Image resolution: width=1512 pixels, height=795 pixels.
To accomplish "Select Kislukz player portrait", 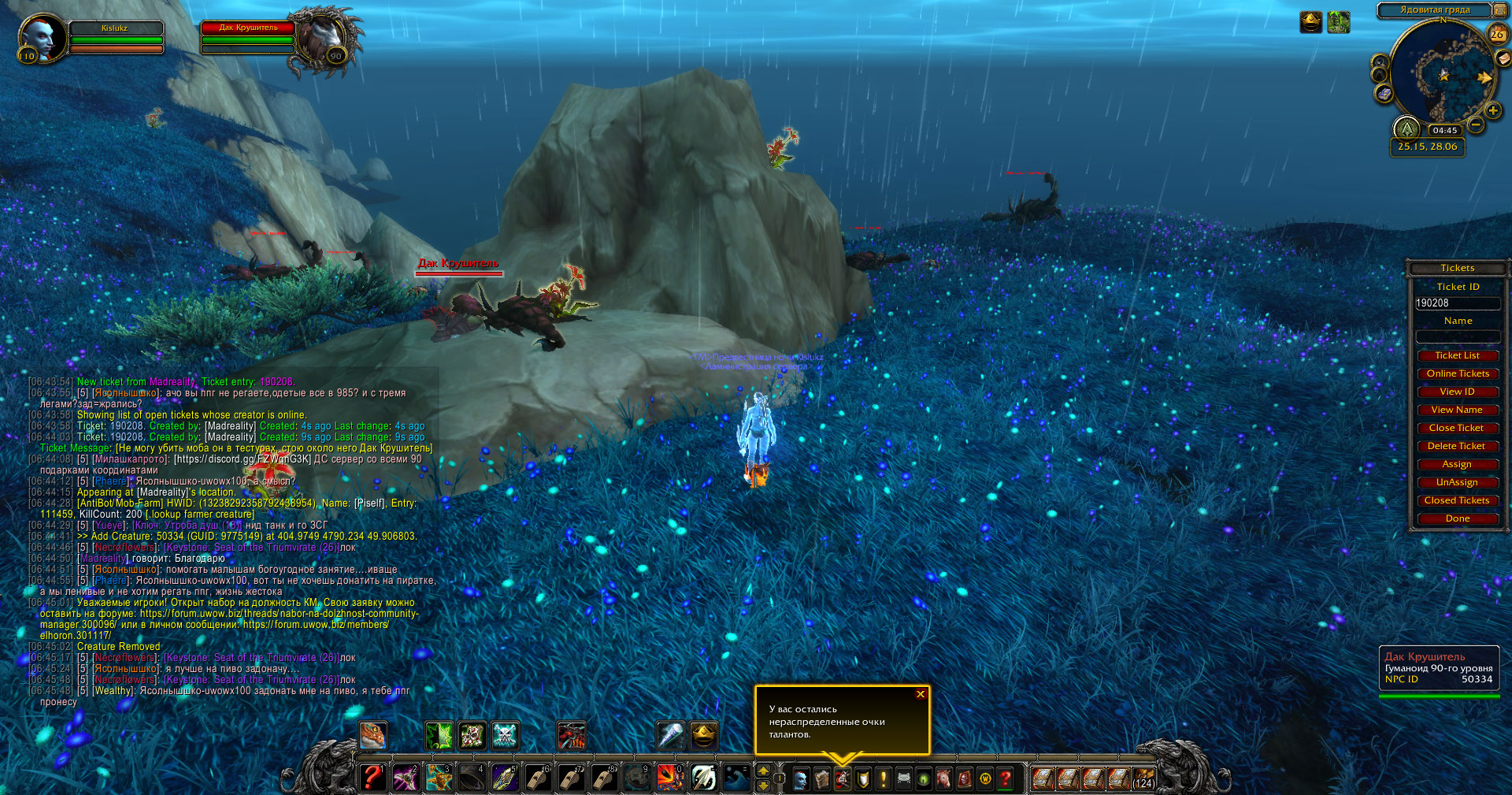I will [41, 36].
